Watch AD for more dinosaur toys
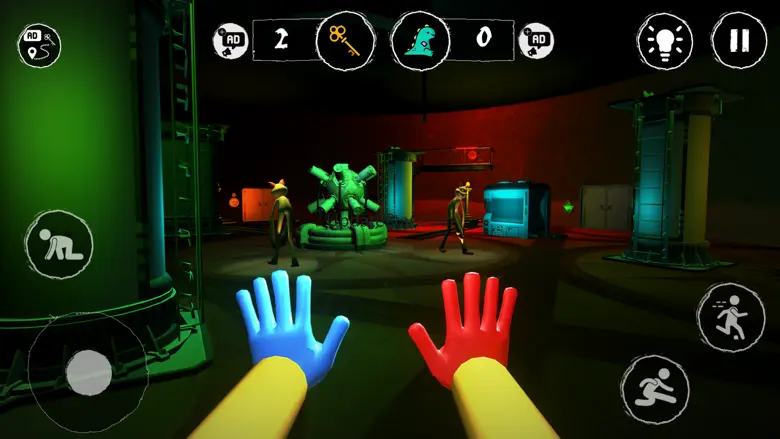 tap(537, 41)
